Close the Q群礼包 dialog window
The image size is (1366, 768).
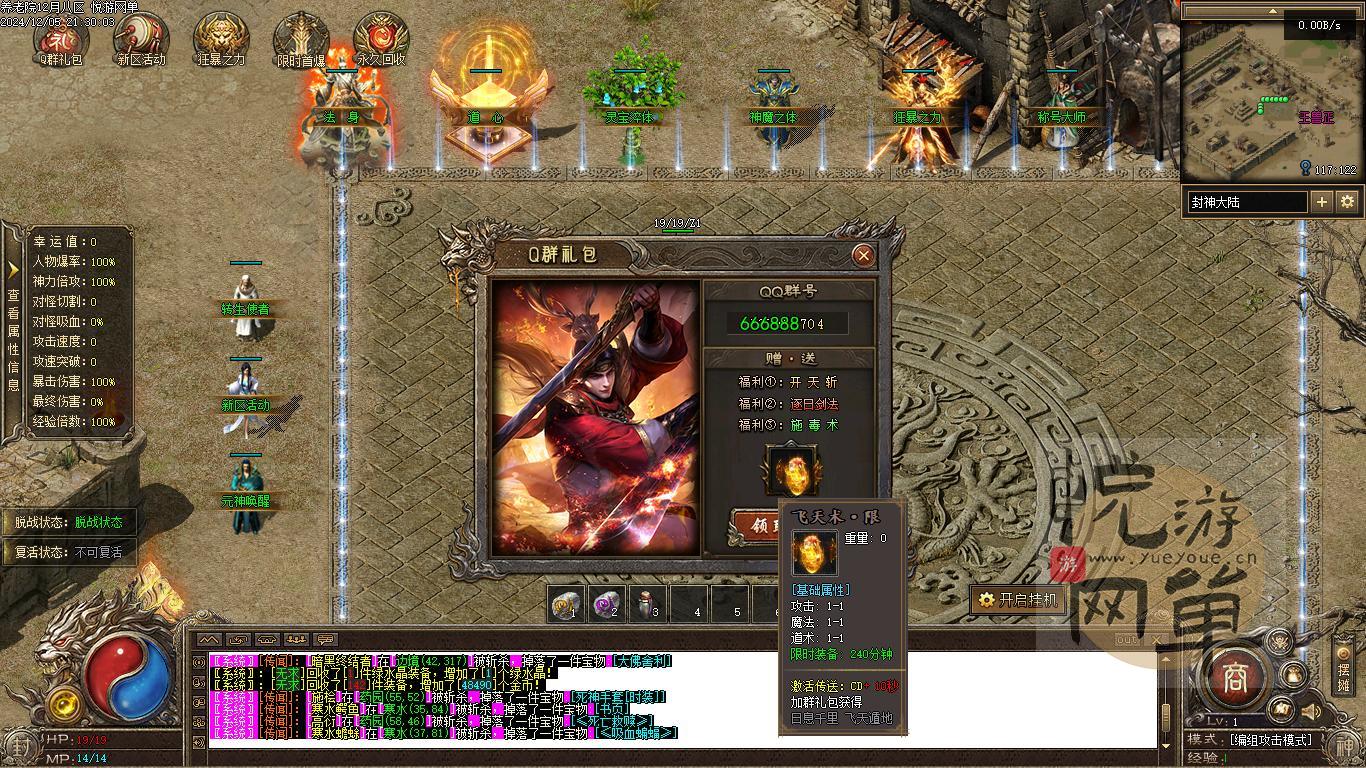pos(864,256)
